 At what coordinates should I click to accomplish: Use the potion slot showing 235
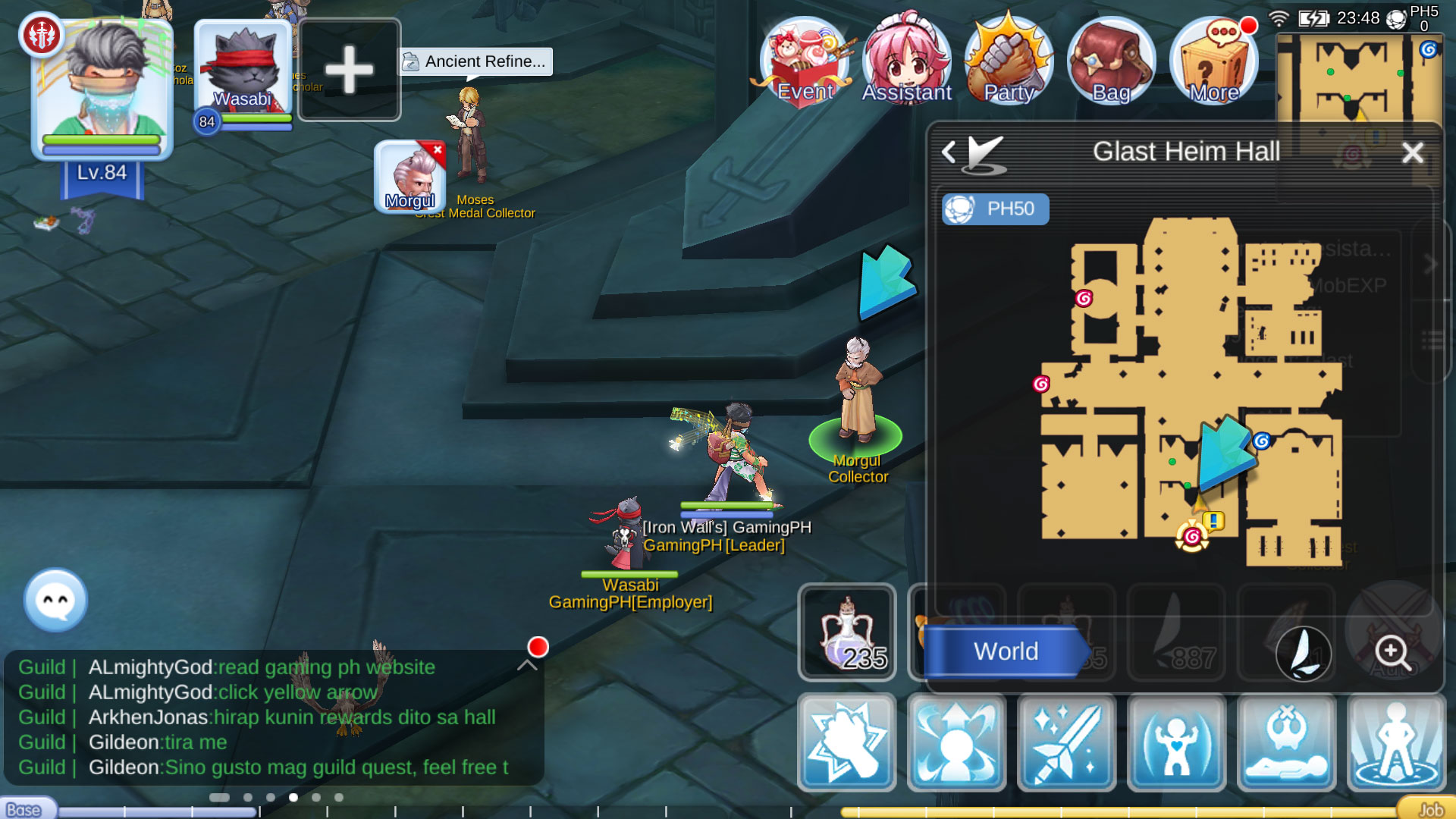pos(847,632)
